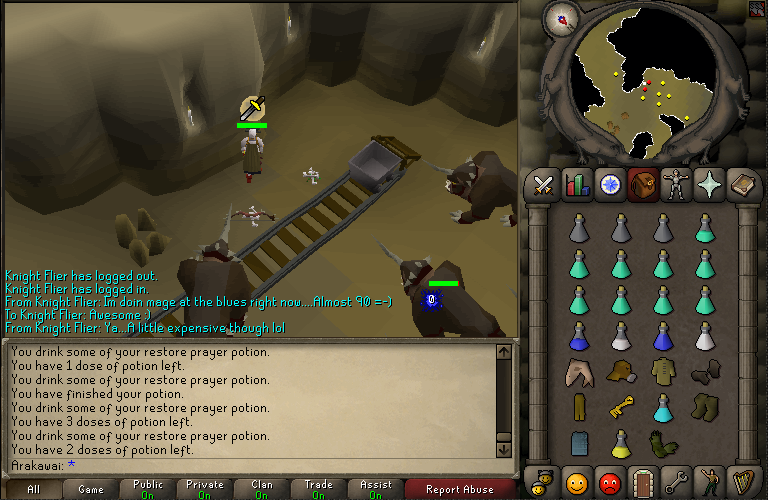768x500 pixels.
Task: Toggle the Trade chat filter
Action: pos(318,490)
